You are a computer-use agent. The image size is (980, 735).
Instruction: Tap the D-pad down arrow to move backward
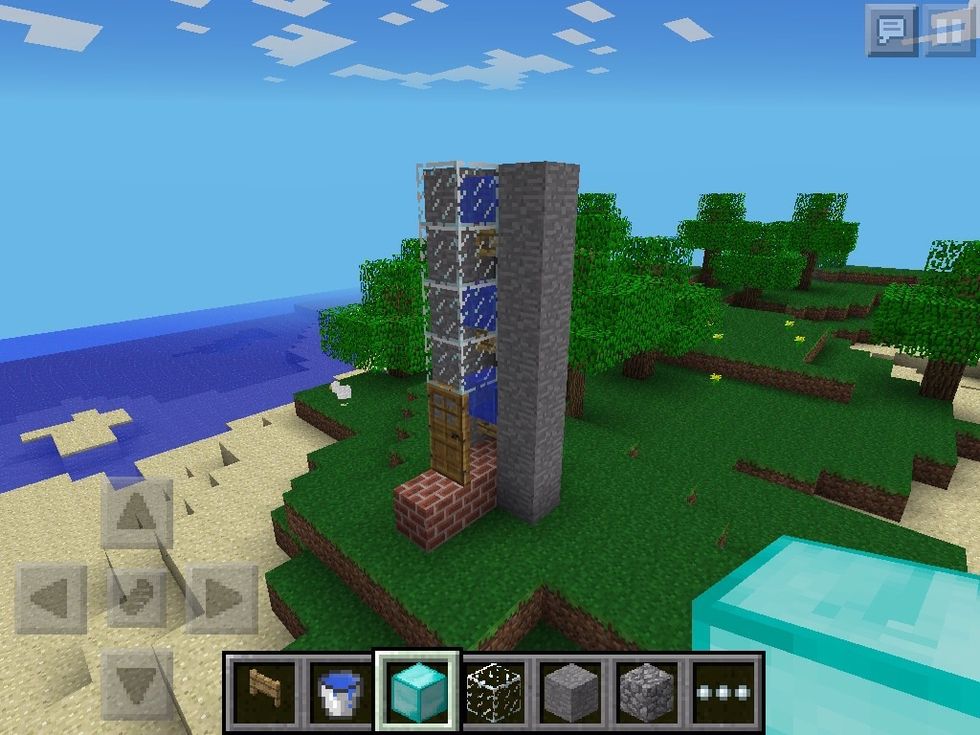(x=137, y=684)
